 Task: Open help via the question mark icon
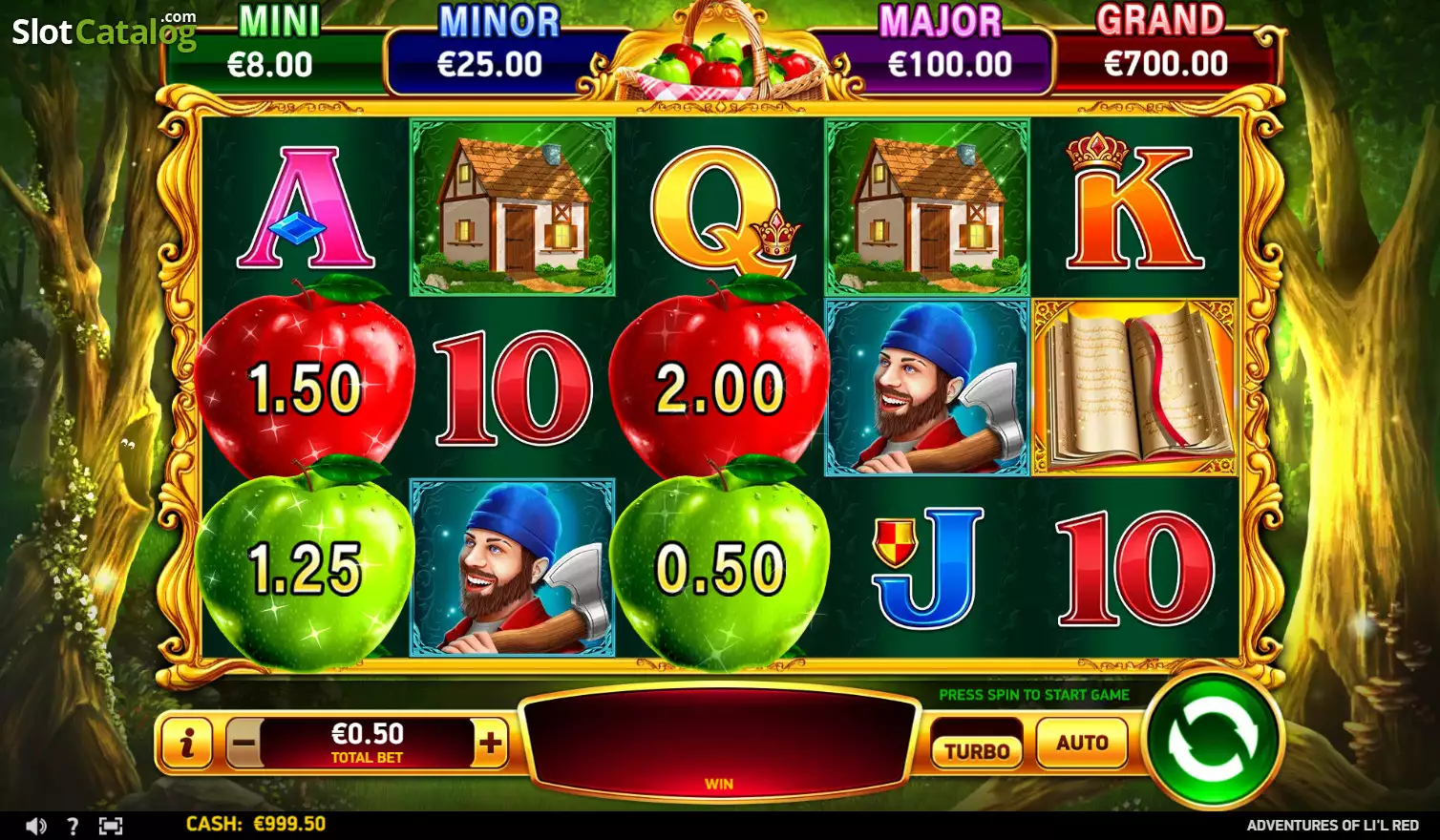pos(73,826)
